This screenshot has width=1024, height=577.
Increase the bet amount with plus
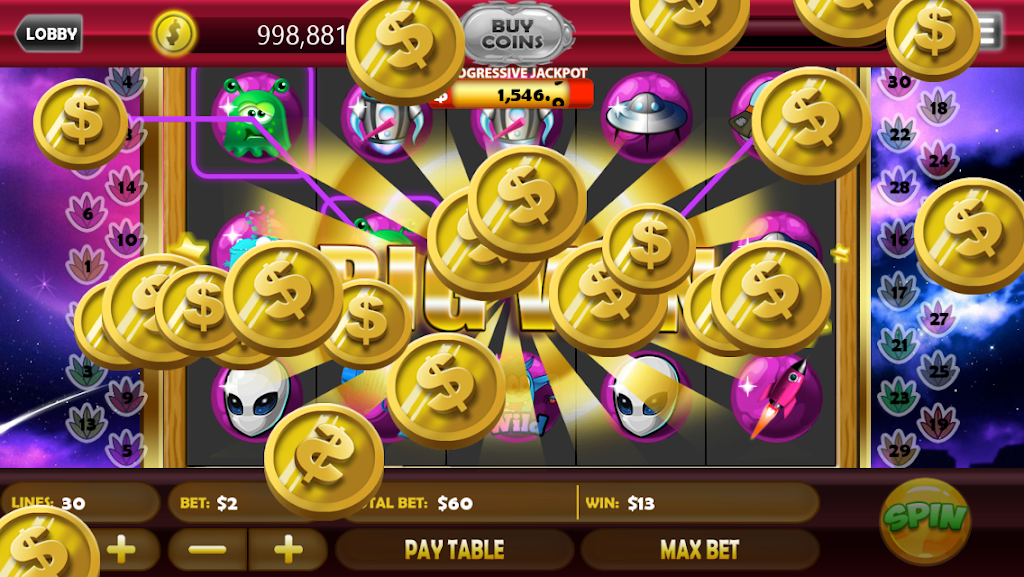tap(288, 549)
